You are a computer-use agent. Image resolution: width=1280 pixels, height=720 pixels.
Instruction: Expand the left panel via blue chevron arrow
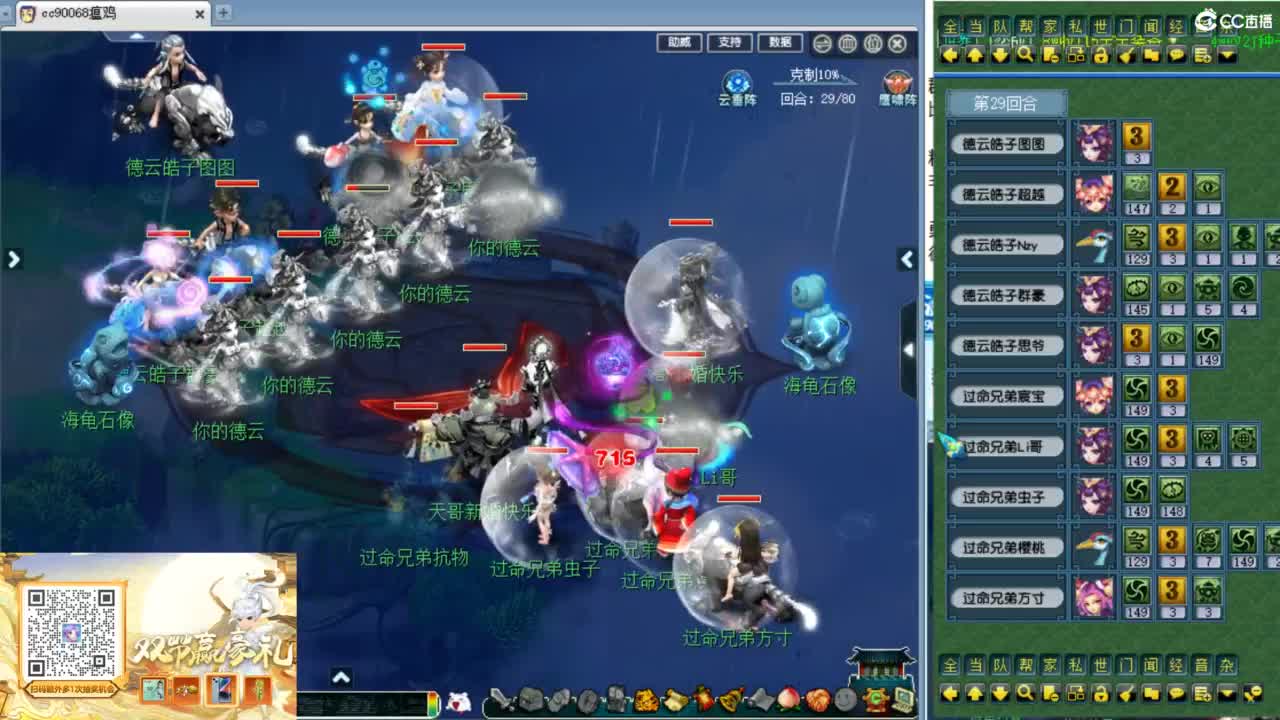click(x=13, y=259)
